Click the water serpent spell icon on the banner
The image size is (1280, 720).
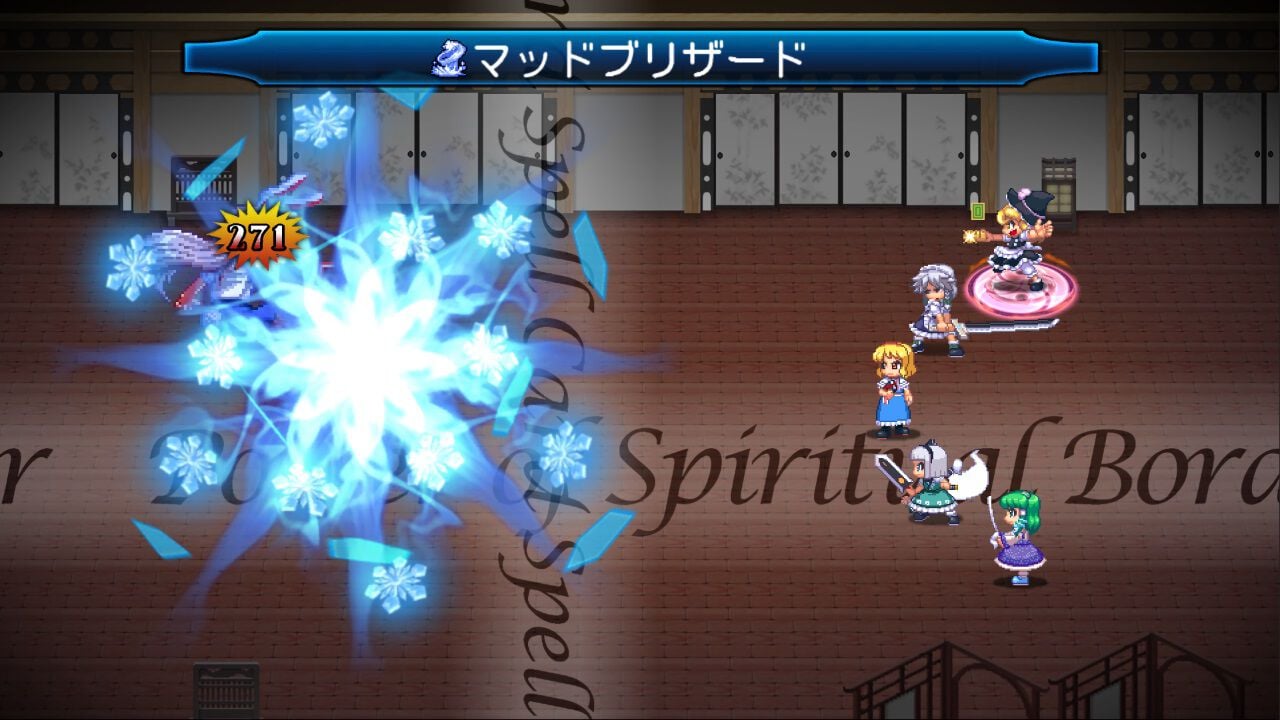pyautogui.click(x=452, y=55)
